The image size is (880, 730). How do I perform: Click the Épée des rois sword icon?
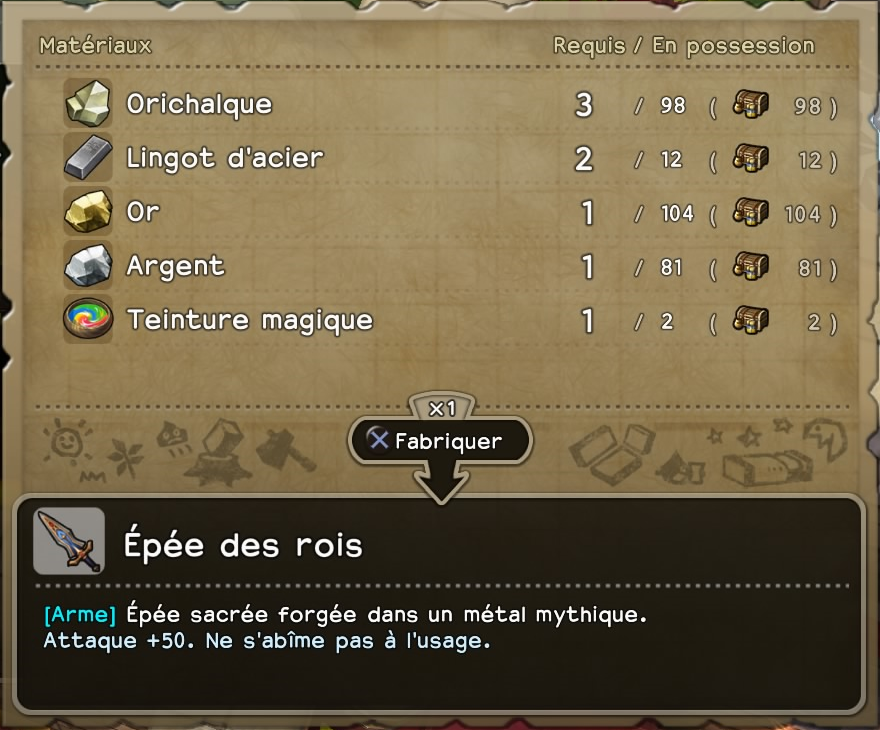coord(69,541)
